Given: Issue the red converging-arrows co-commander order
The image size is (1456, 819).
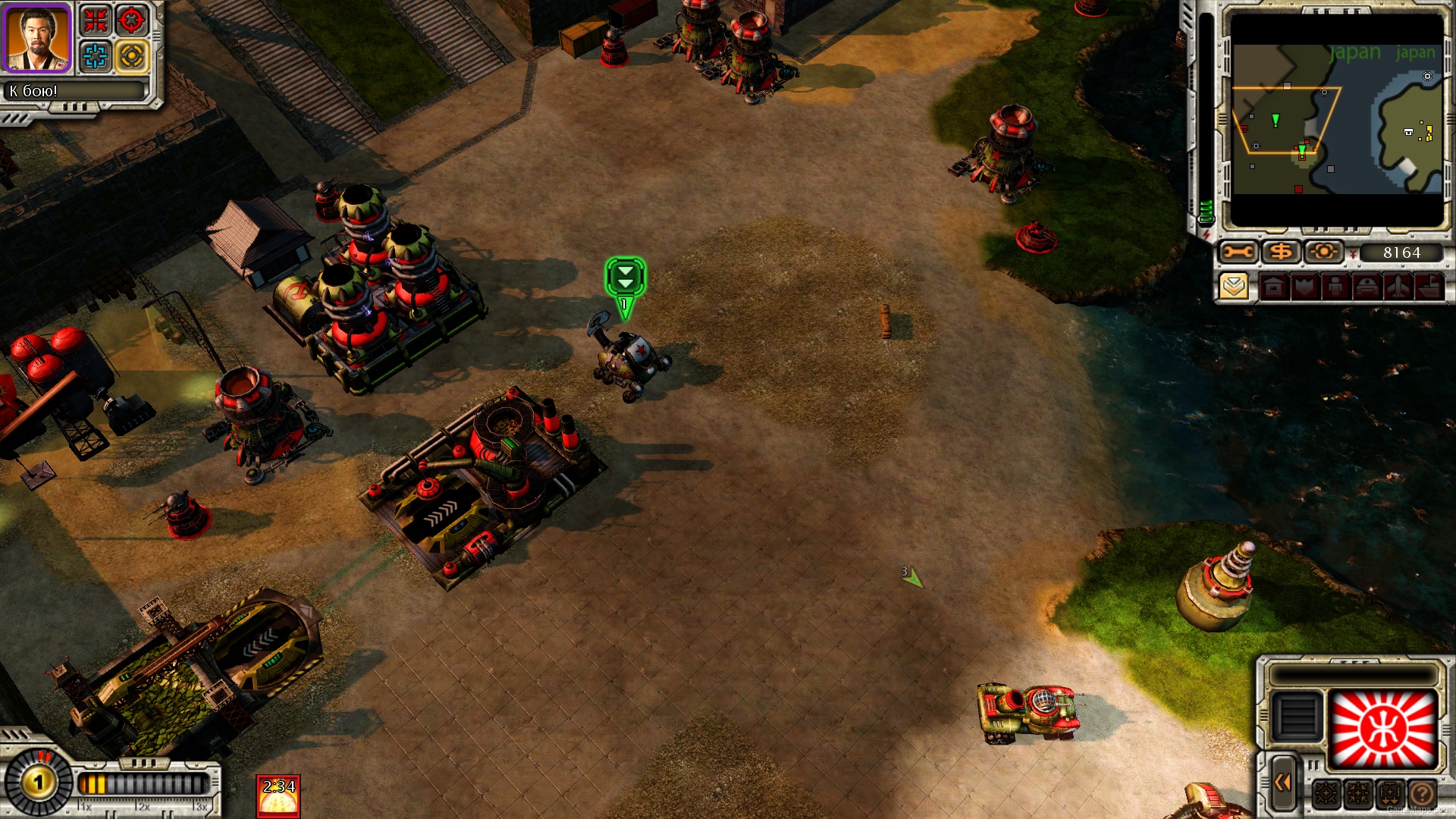Looking at the screenshot, I should click(96, 20).
